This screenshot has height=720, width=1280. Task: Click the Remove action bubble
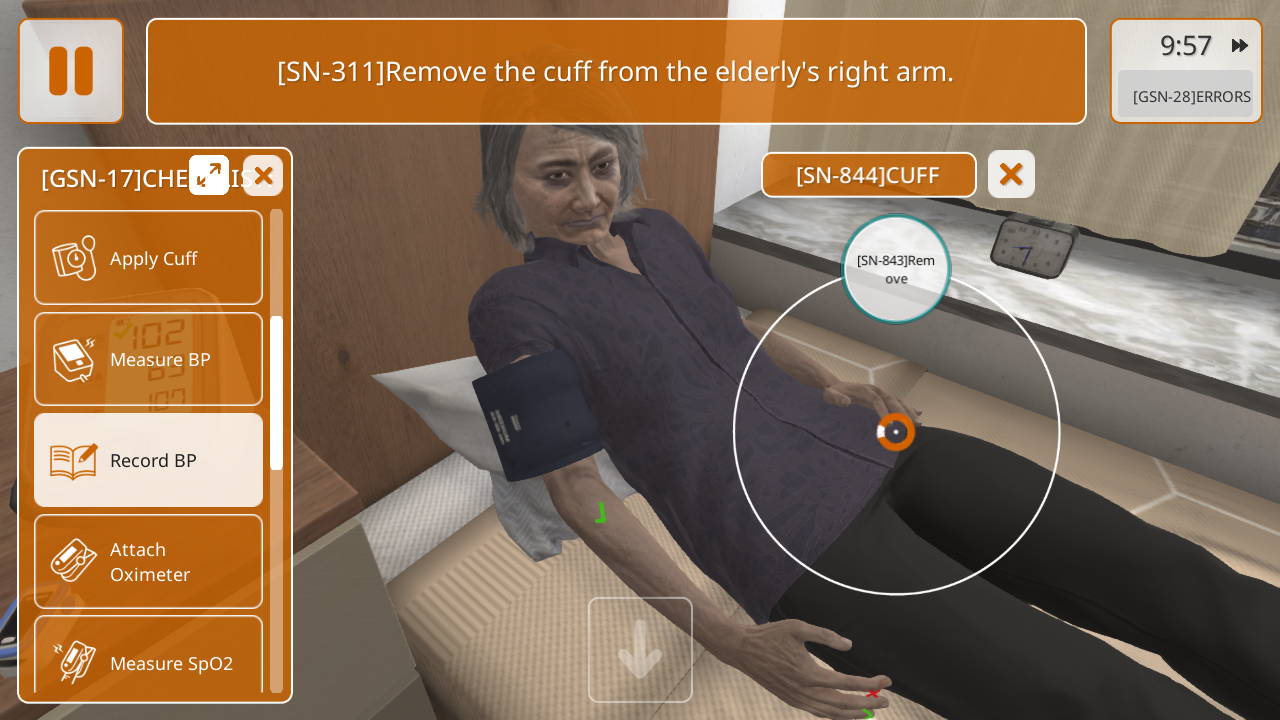click(x=896, y=269)
